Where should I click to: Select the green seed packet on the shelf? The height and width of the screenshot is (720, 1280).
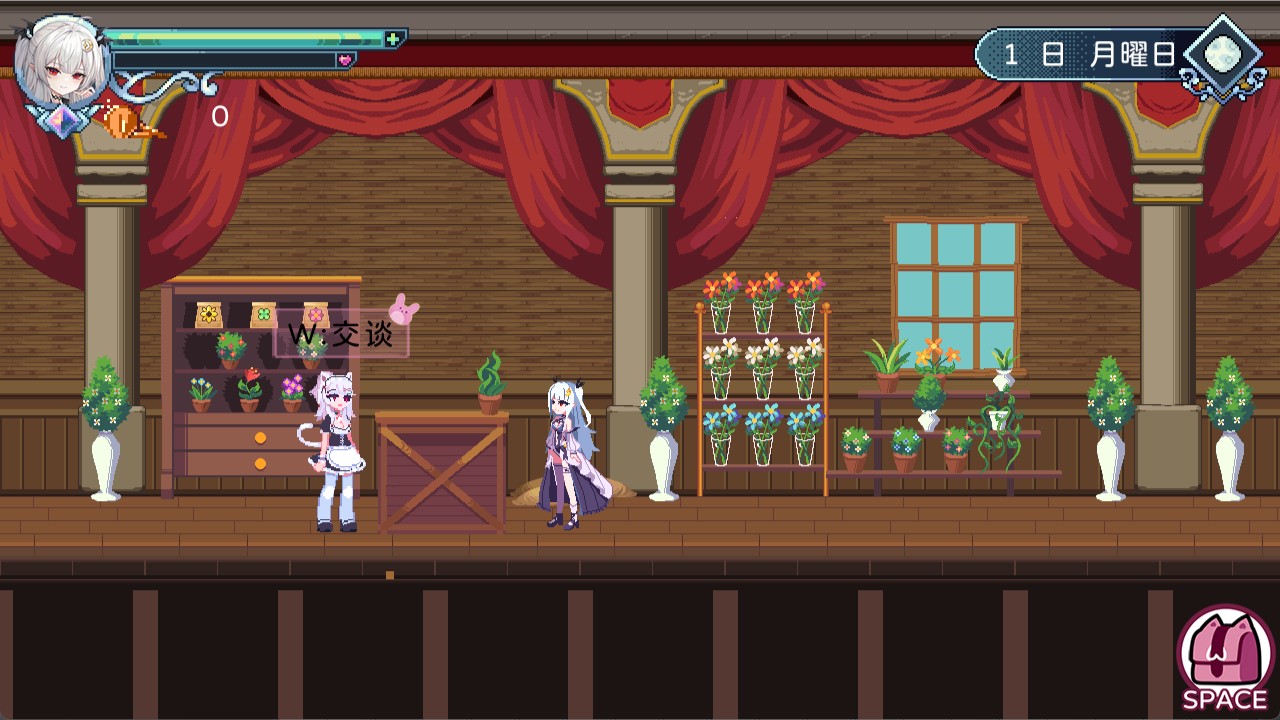pyautogui.click(x=262, y=315)
